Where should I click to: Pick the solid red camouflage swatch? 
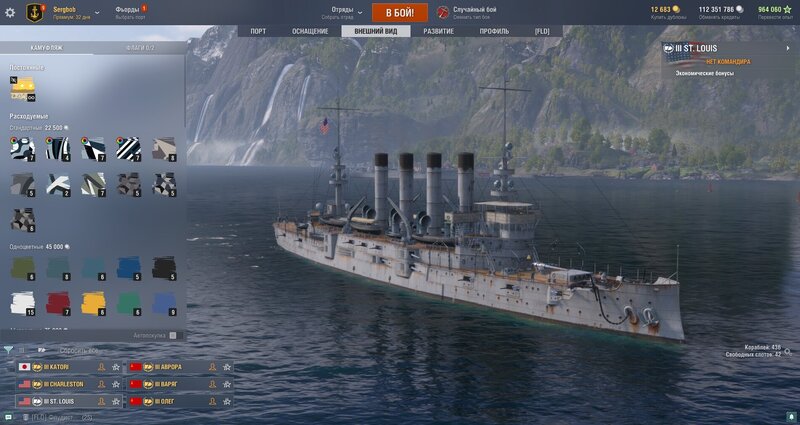pos(59,302)
